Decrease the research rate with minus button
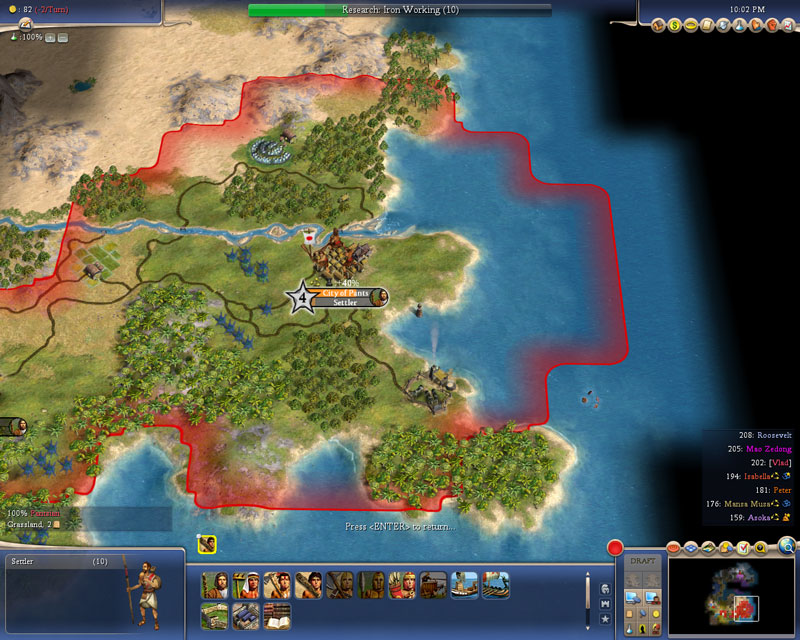The image size is (800, 640). (63, 37)
